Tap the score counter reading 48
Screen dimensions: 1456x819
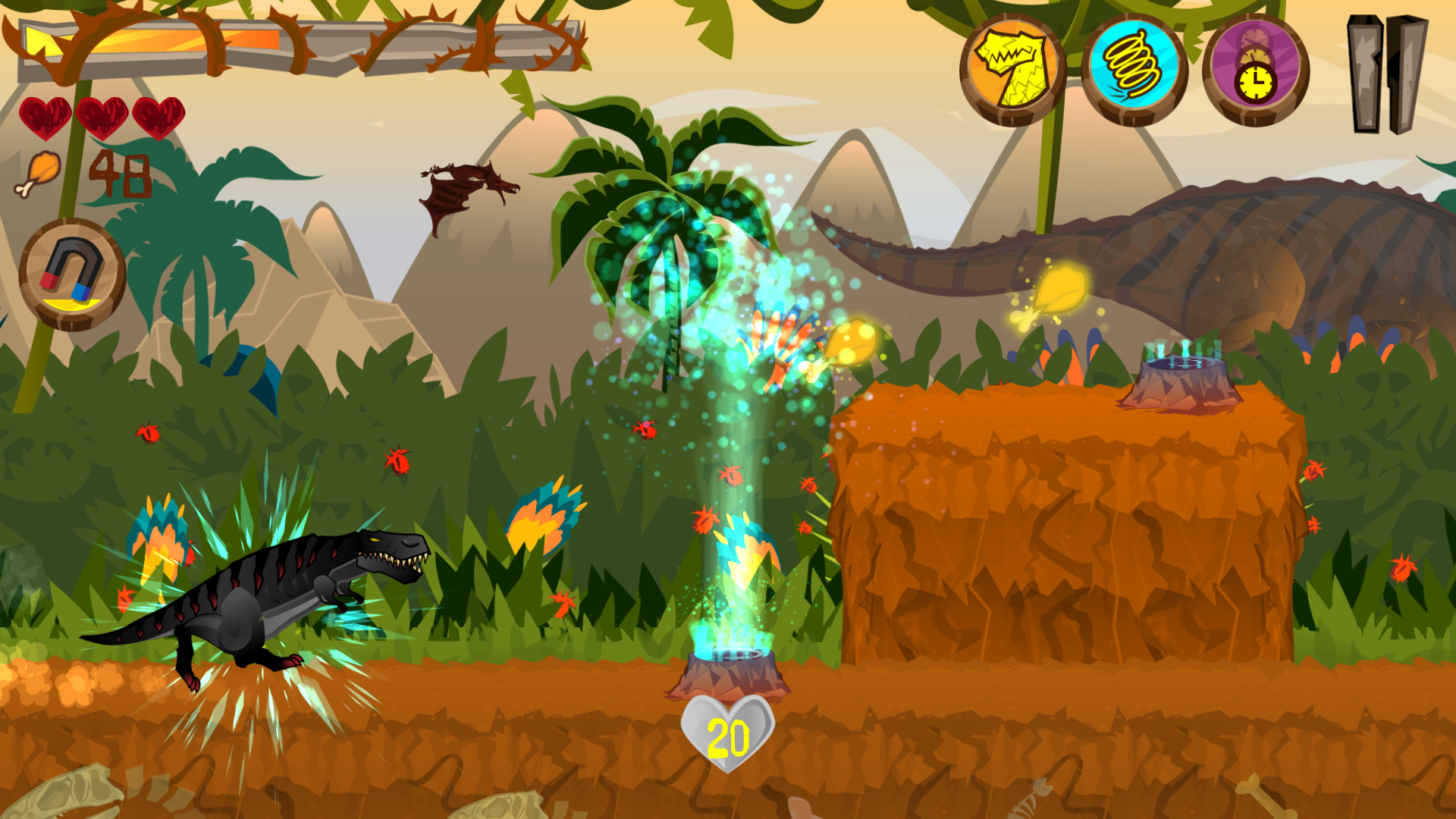121,173
